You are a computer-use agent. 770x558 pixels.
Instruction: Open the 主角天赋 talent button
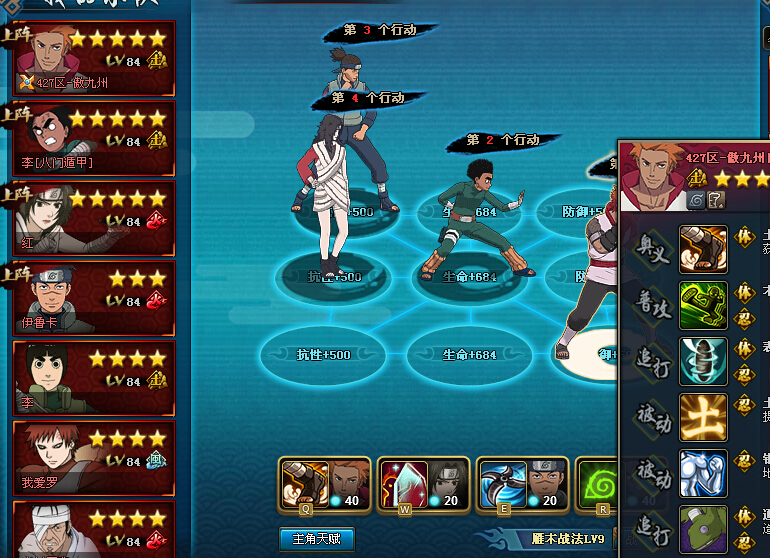[316, 540]
